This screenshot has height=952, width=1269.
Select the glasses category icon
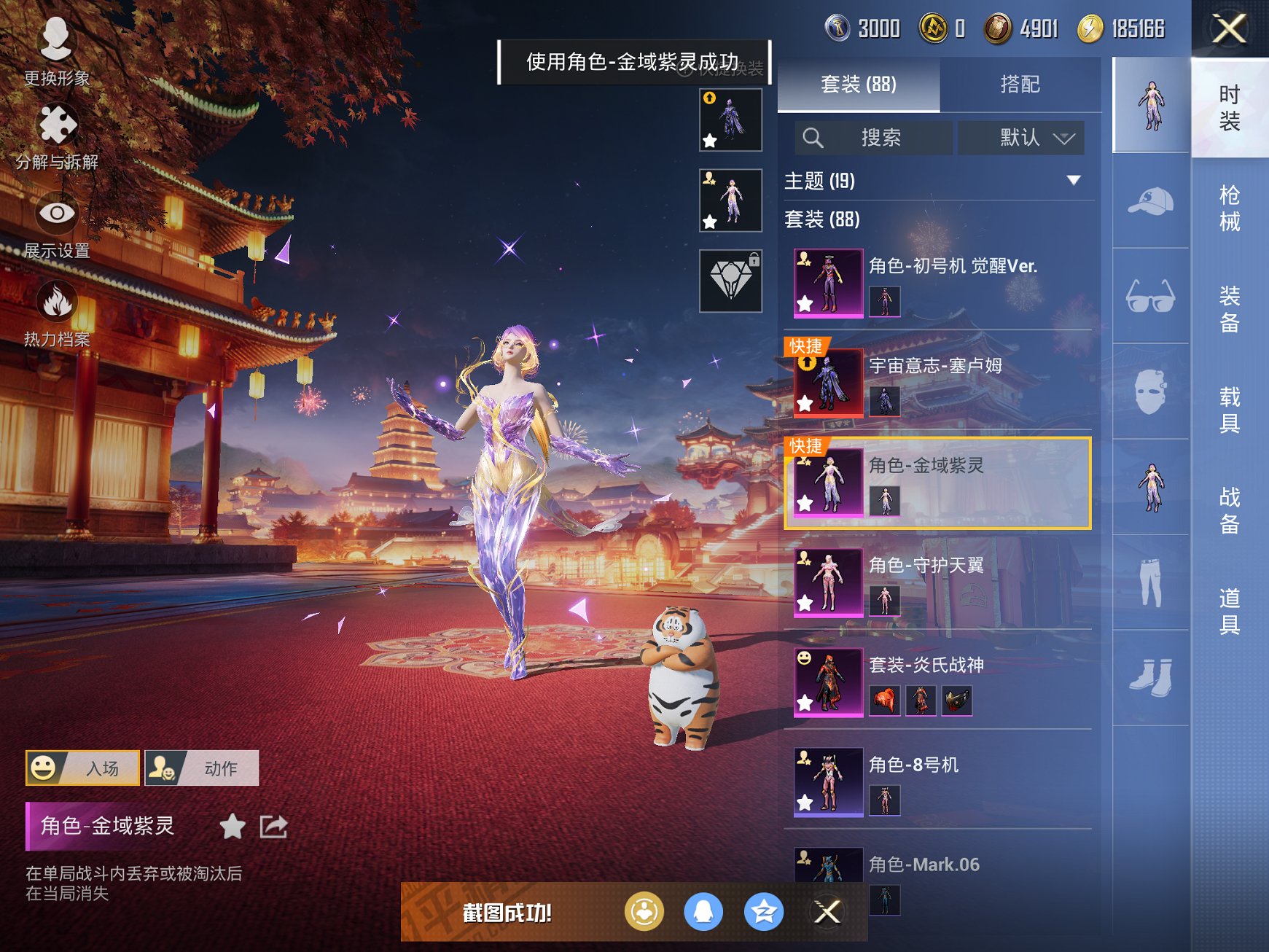point(1150,296)
